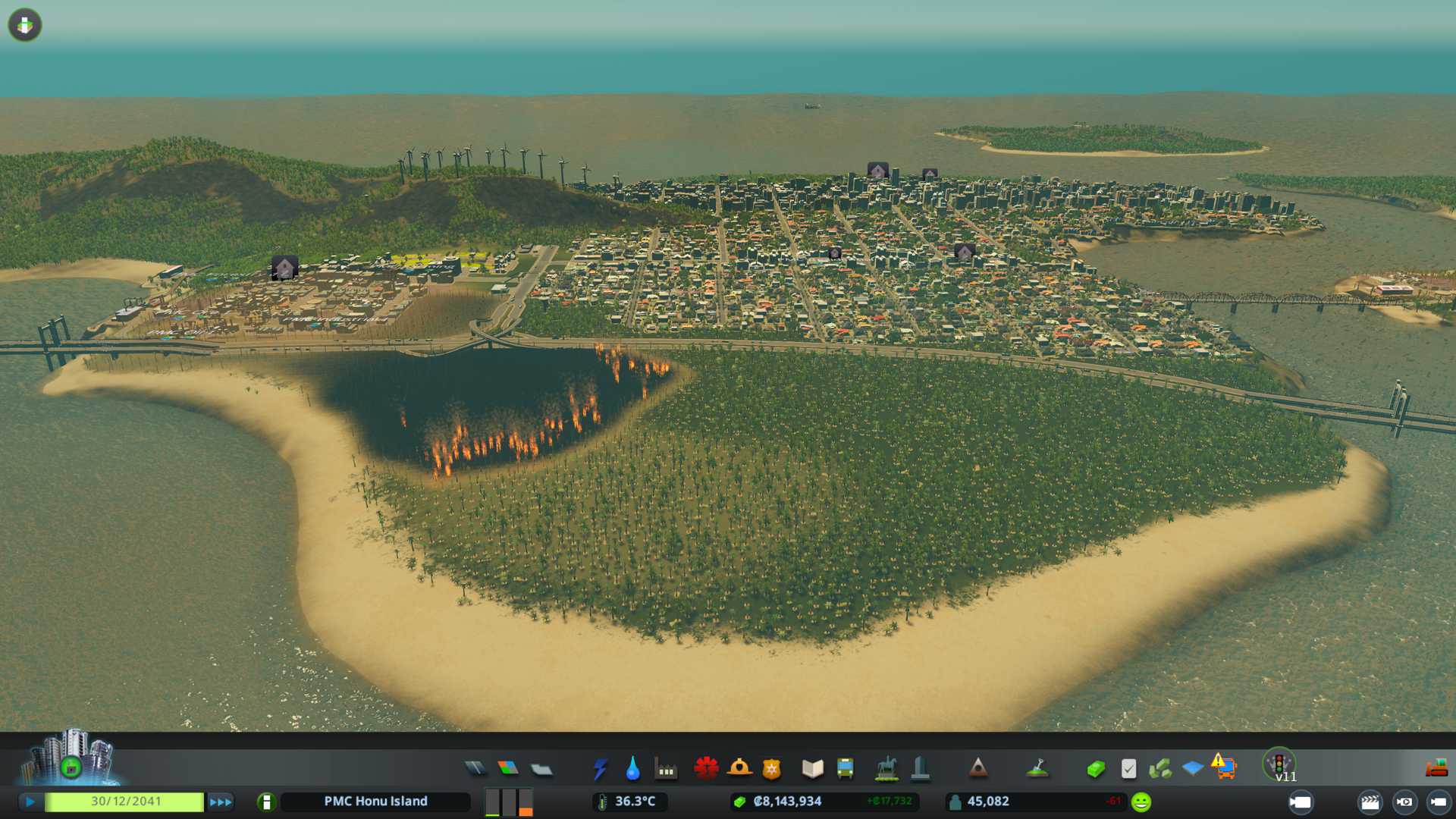Image resolution: width=1456 pixels, height=819 pixels.
Task: Open the Zoning tool
Action: [508, 769]
